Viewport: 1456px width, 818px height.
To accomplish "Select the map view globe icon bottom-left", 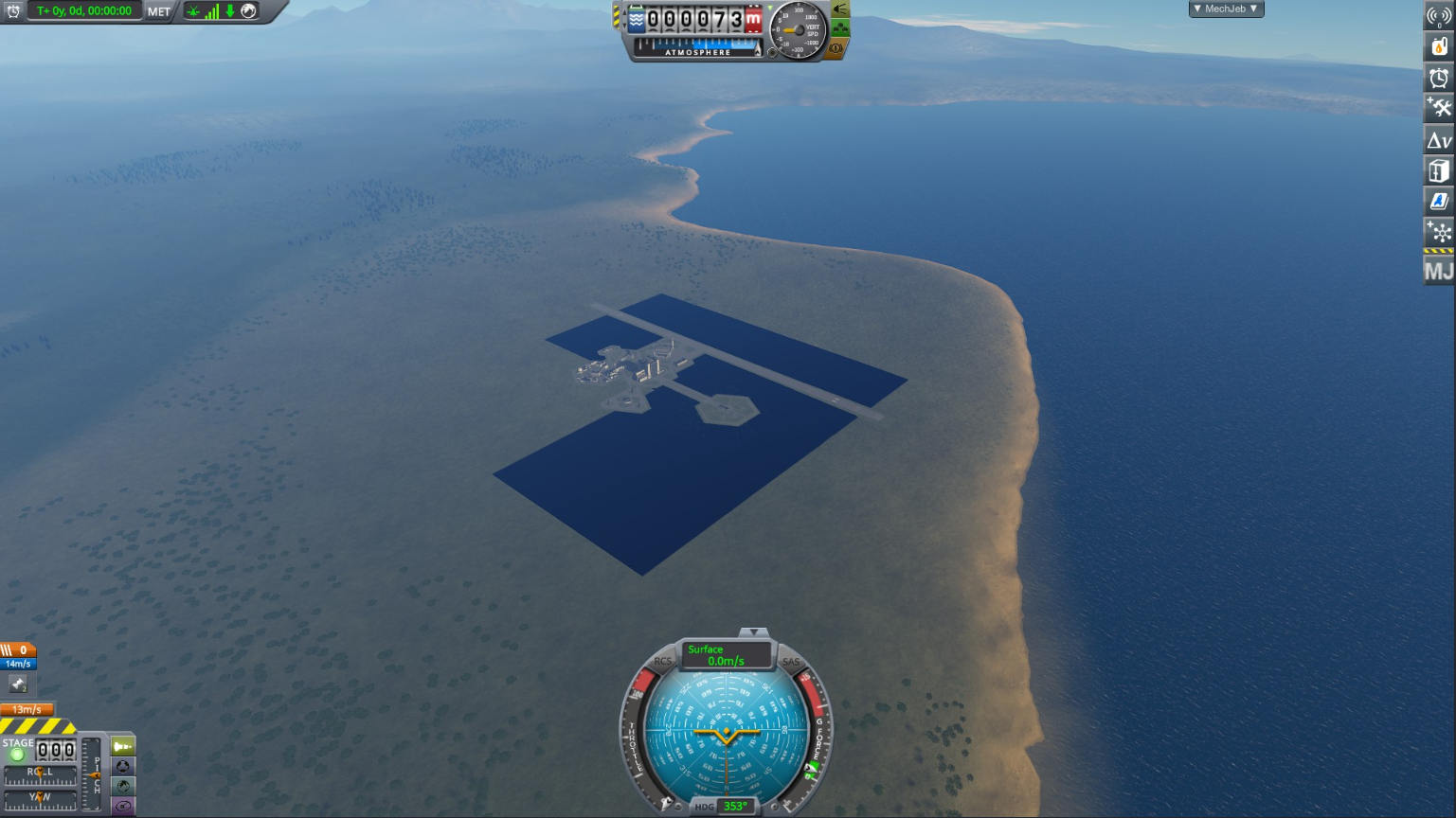I will 121,786.
